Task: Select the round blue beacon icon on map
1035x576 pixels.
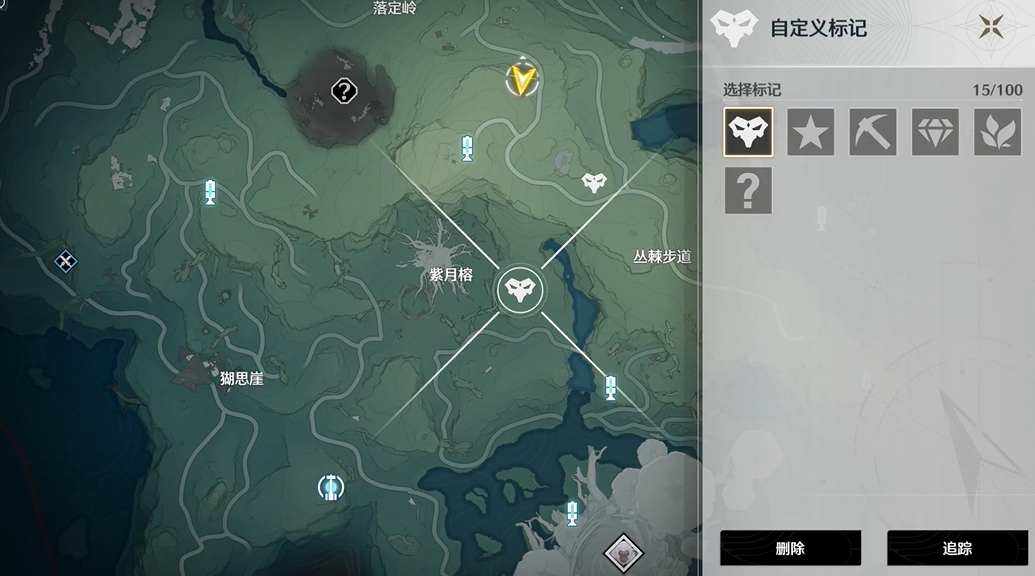Action: coord(330,487)
